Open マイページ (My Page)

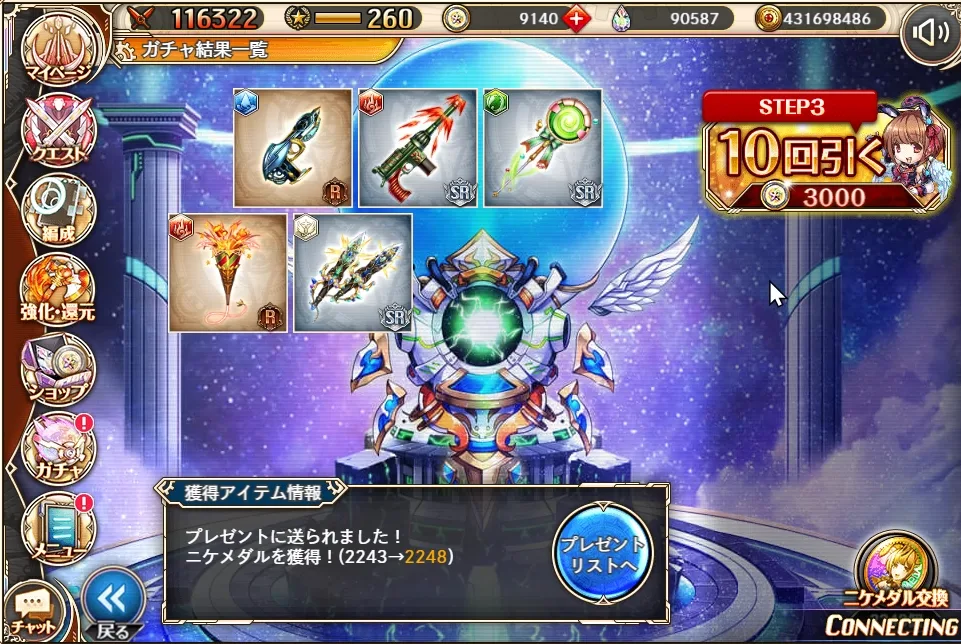click(x=58, y=47)
